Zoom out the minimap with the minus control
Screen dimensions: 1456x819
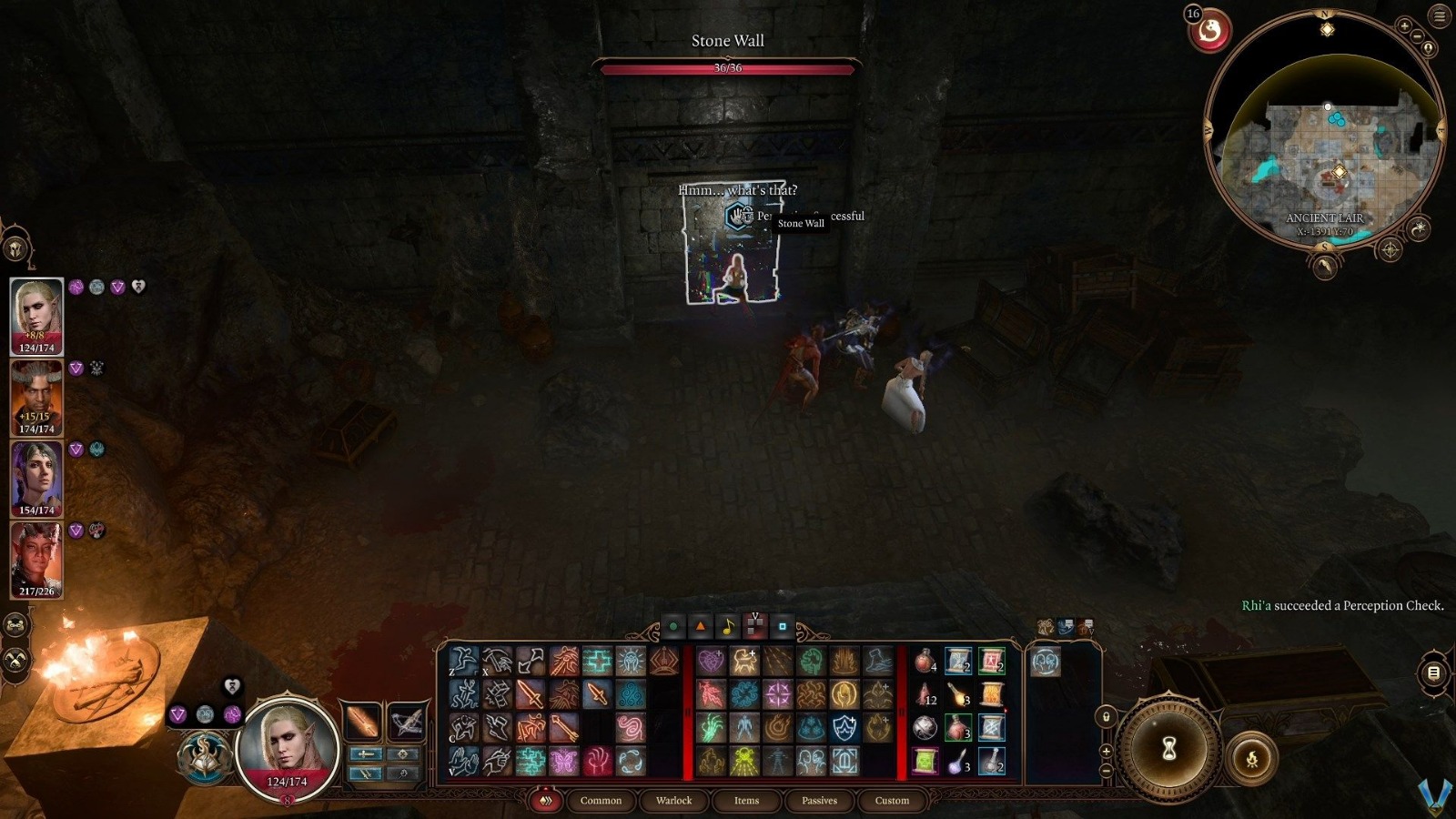pyautogui.click(x=1417, y=36)
